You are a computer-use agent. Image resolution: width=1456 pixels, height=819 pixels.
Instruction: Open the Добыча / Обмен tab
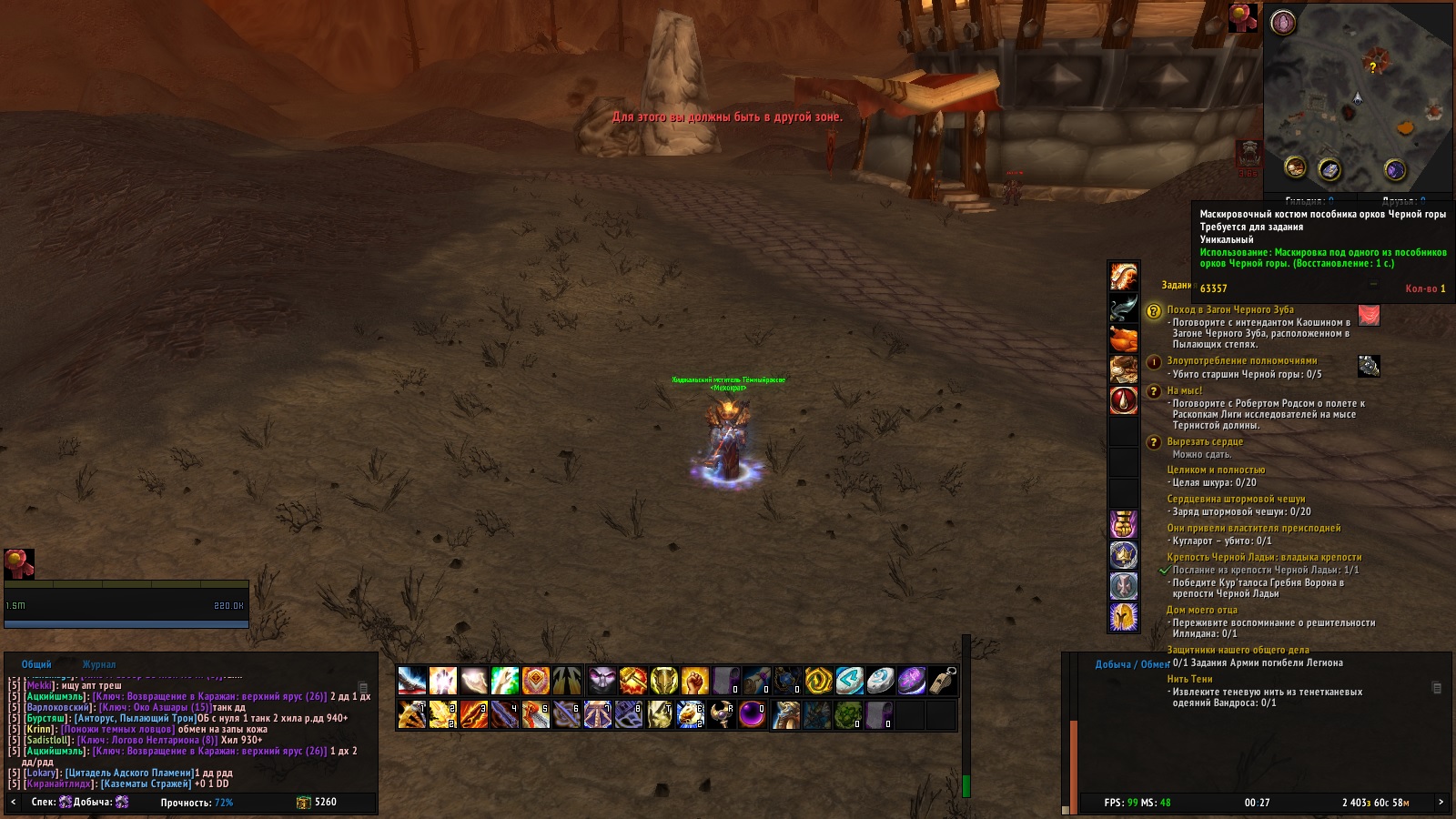click(1132, 664)
